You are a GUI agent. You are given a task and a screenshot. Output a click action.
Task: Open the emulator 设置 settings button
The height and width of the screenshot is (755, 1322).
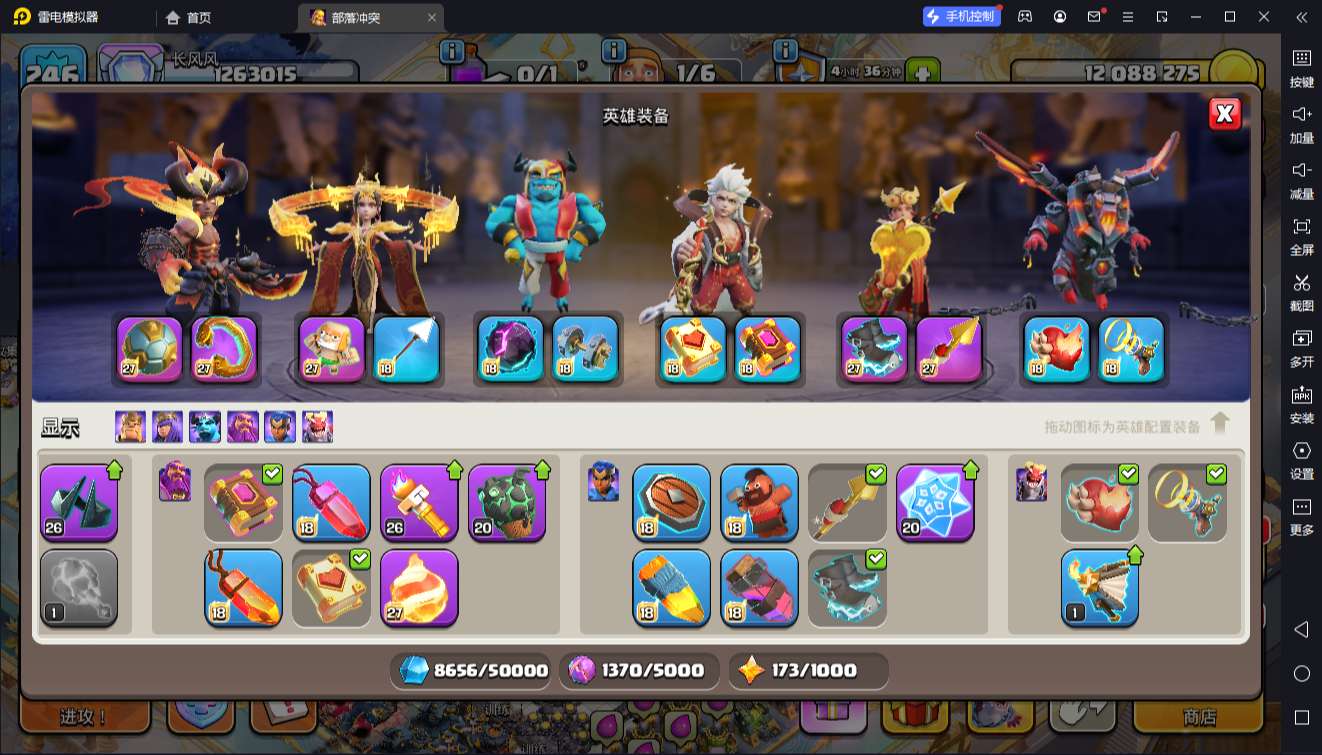1301,459
